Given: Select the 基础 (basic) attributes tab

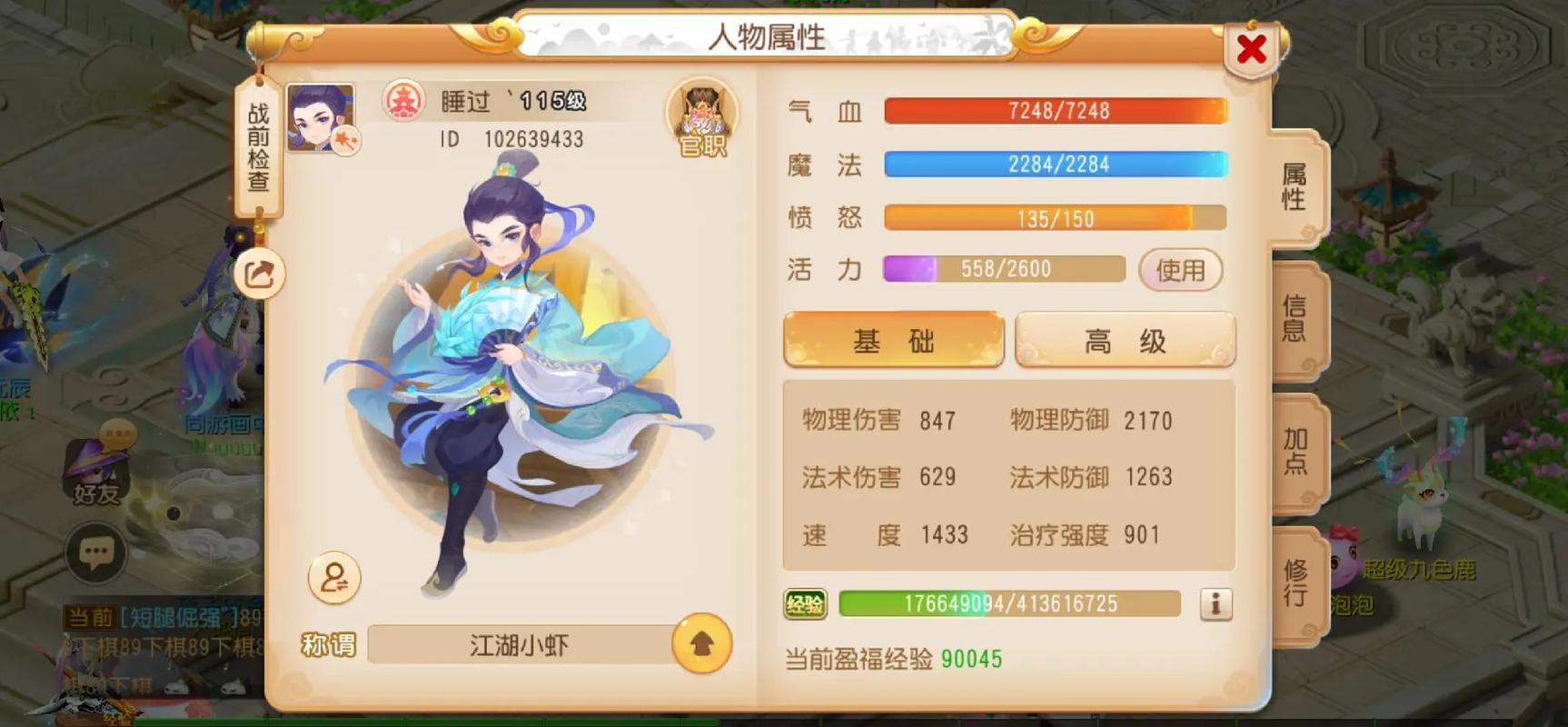Looking at the screenshot, I should tap(893, 339).
